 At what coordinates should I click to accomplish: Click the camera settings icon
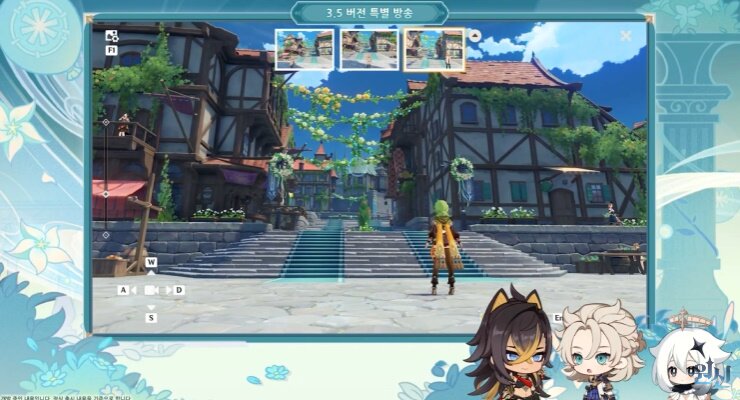click(111, 35)
